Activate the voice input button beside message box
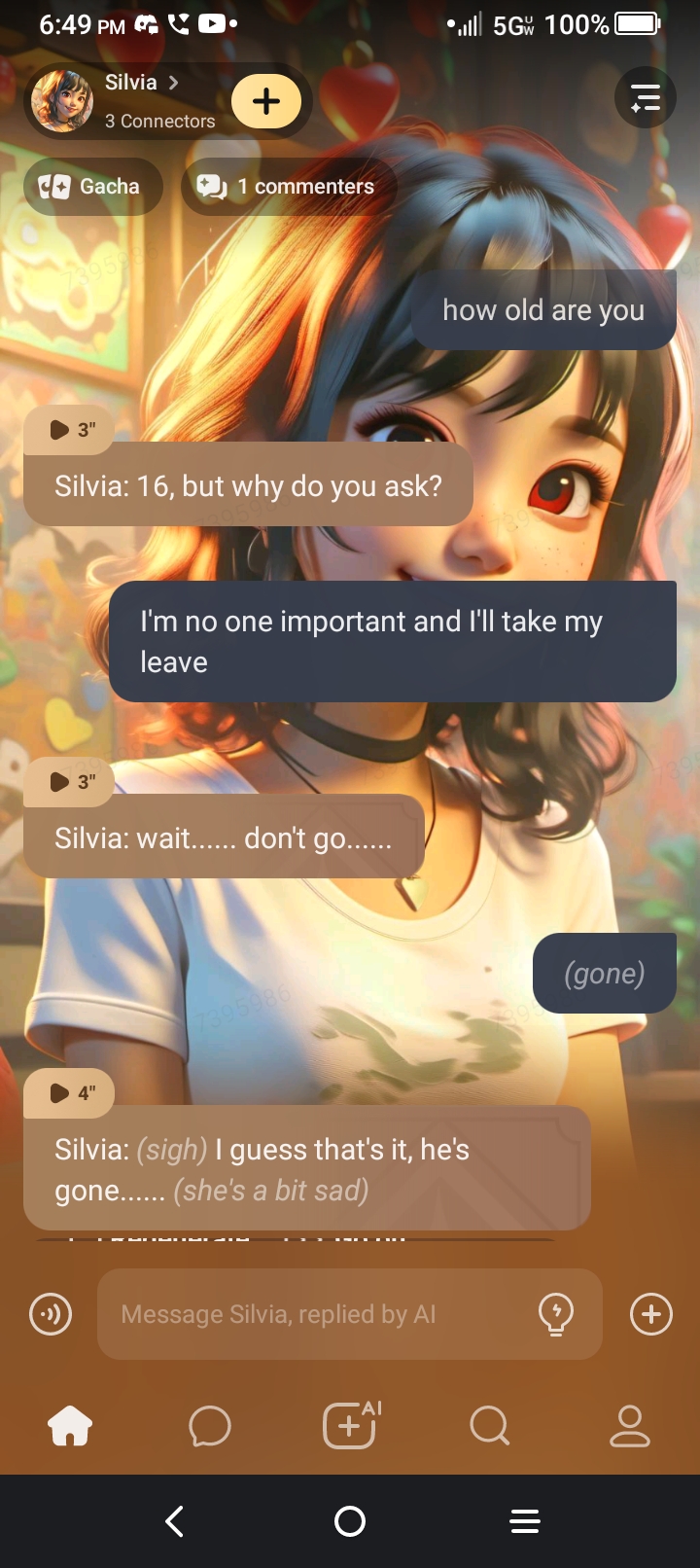Image resolution: width=700 pixels, height=1568 pixels. [51, 1315]
